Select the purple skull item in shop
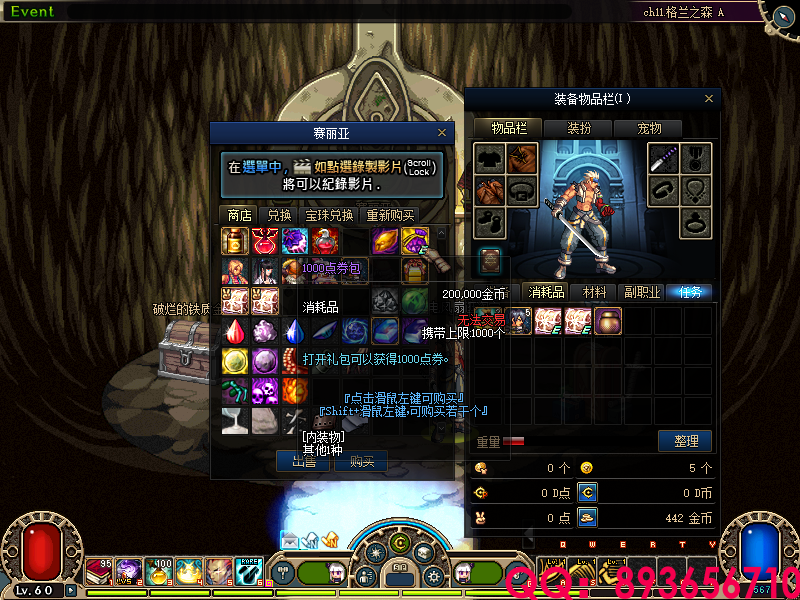The image size is (800, 600). pyautogui.click(x=265, y=390)
